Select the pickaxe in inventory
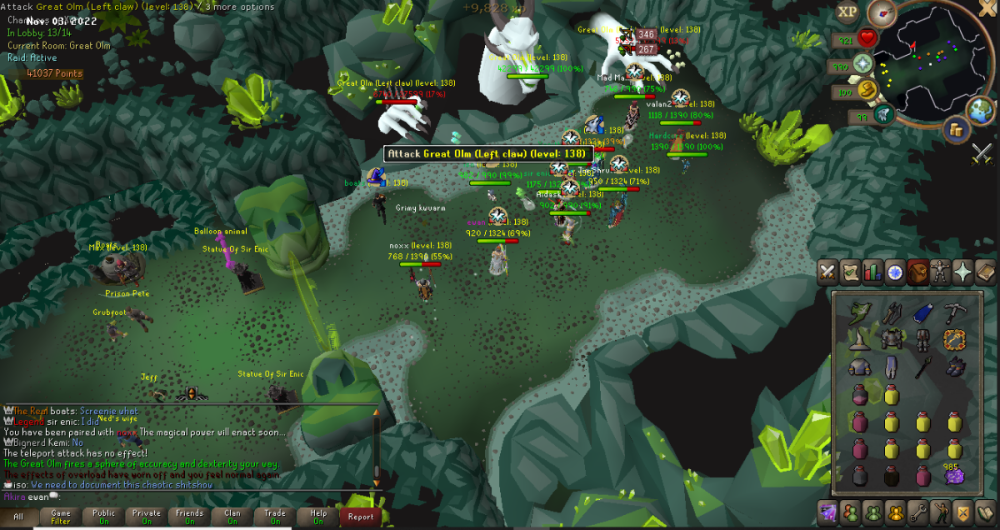 point(955,313)
